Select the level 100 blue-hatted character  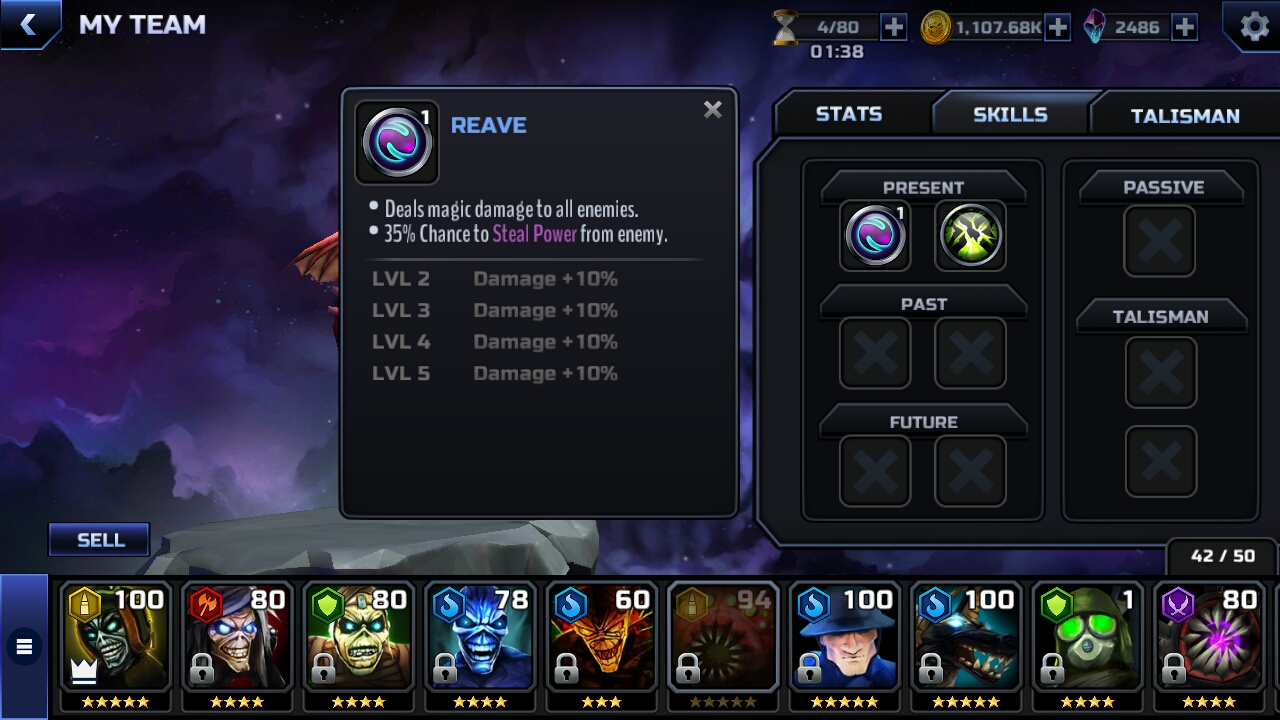(845, 640)
